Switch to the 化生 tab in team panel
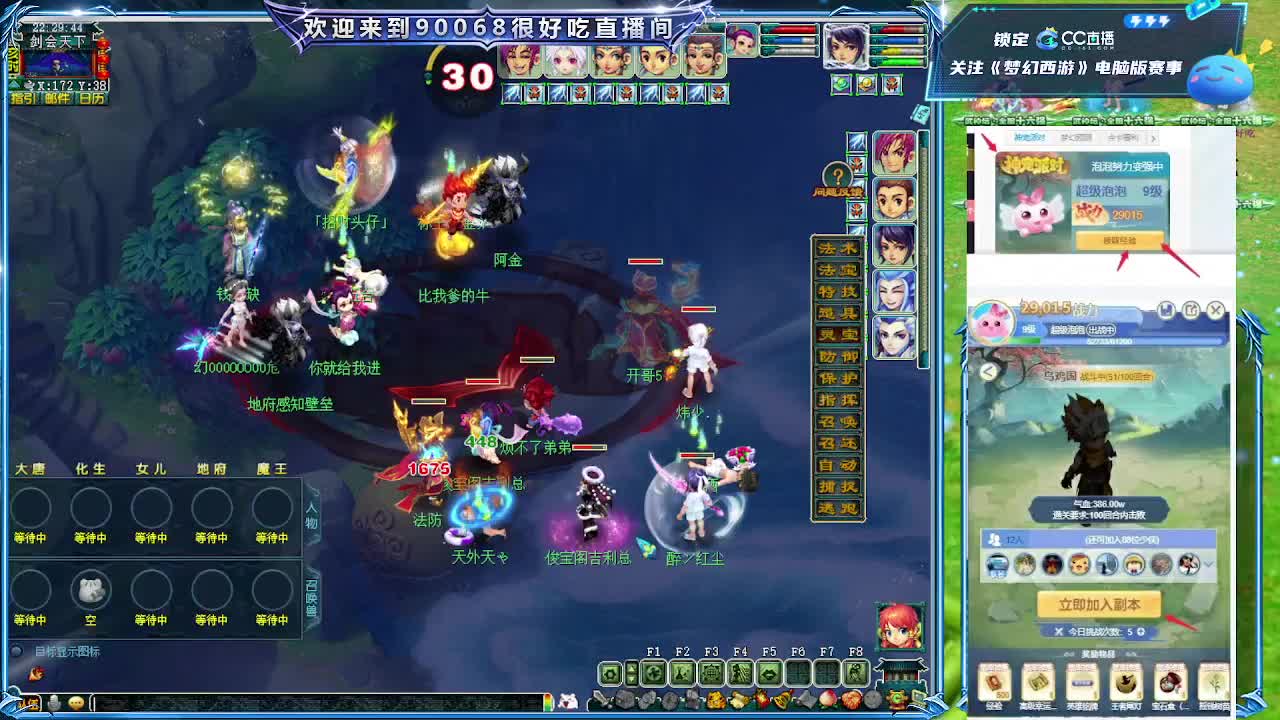 point(91,466)
